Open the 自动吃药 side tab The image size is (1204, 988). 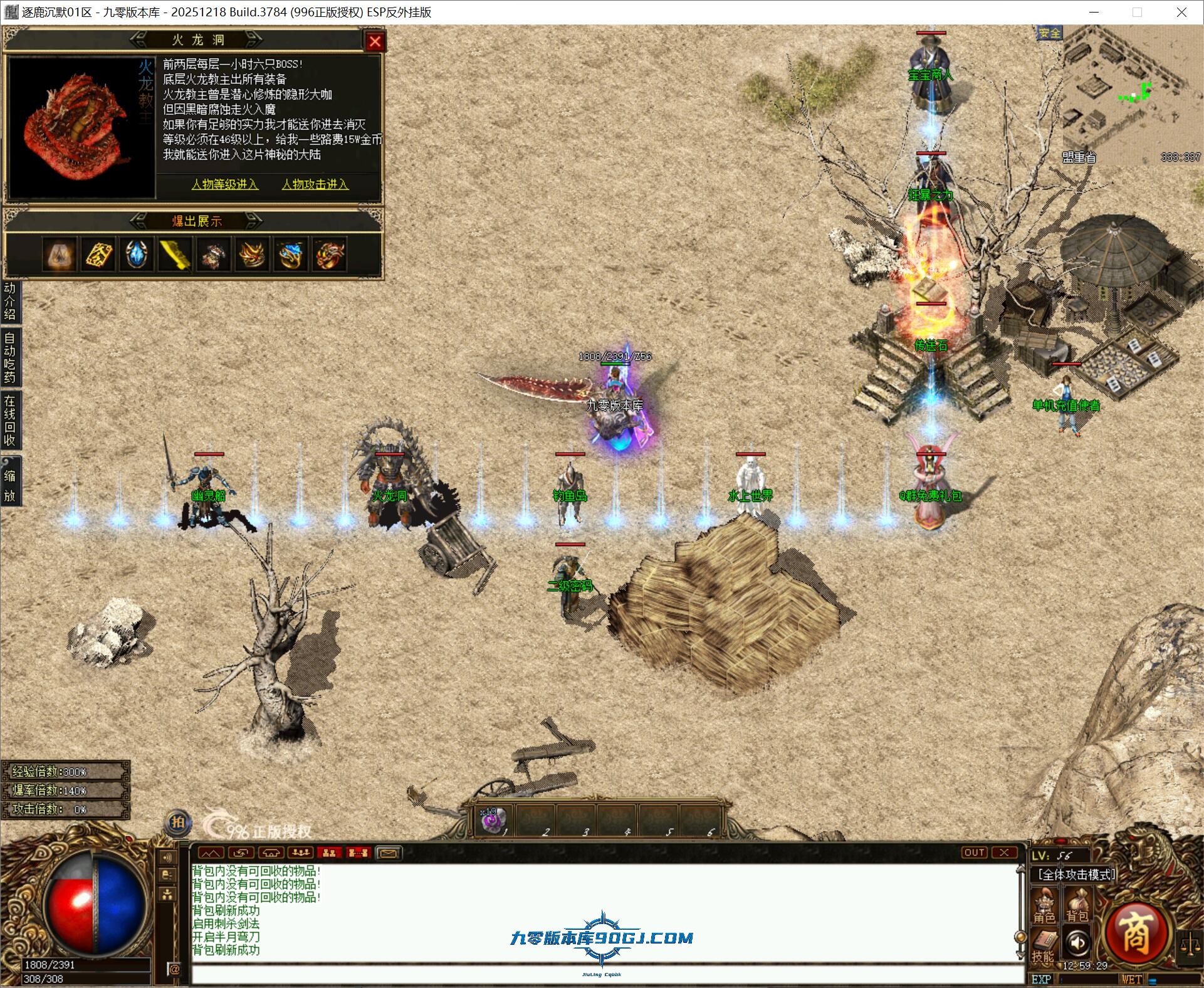point(10,357)
